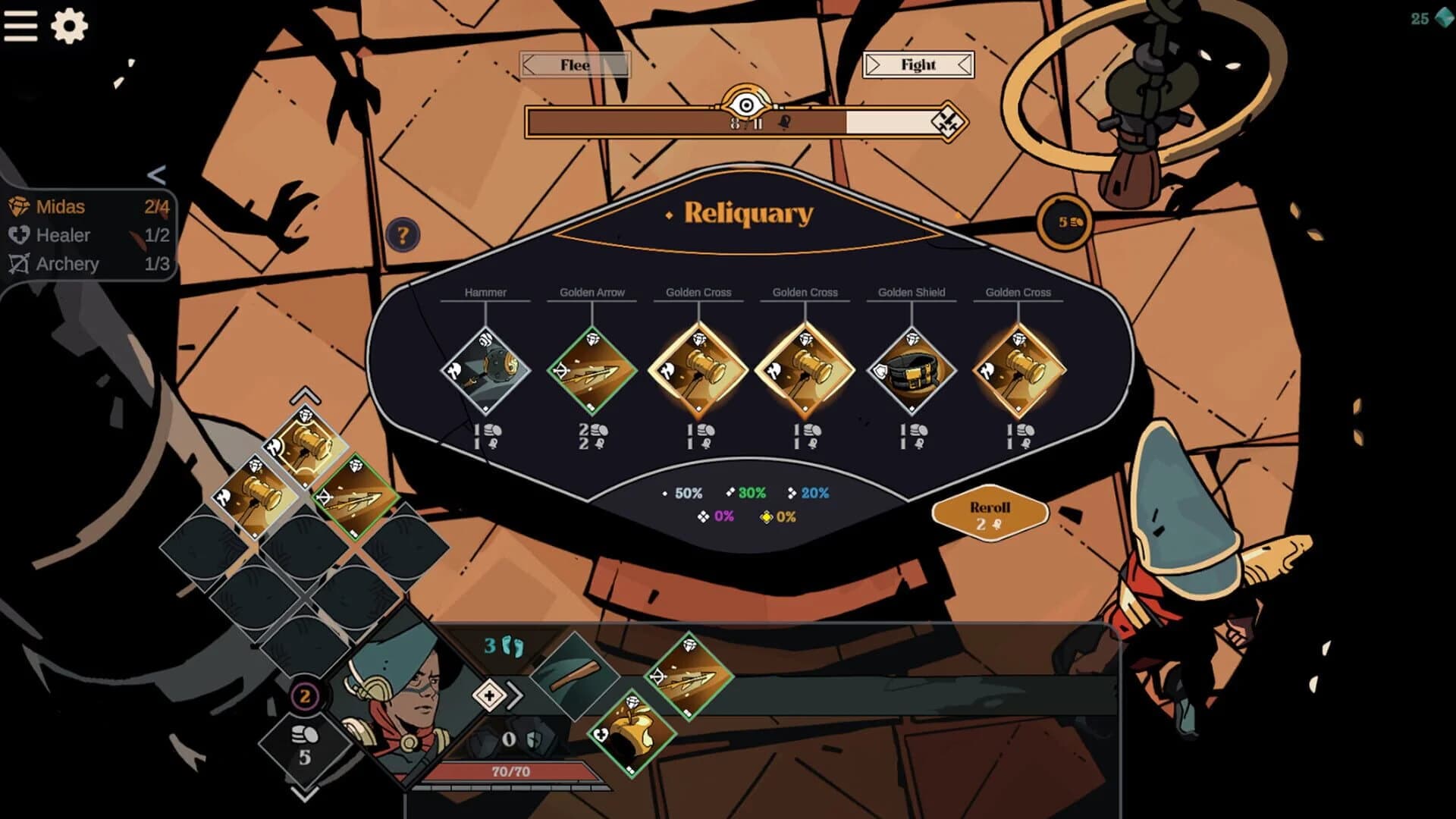1456x819 pixels.
Task: Click the plus diamond next to the portrait
Action: pyautogui.click(x=490, y=694)
